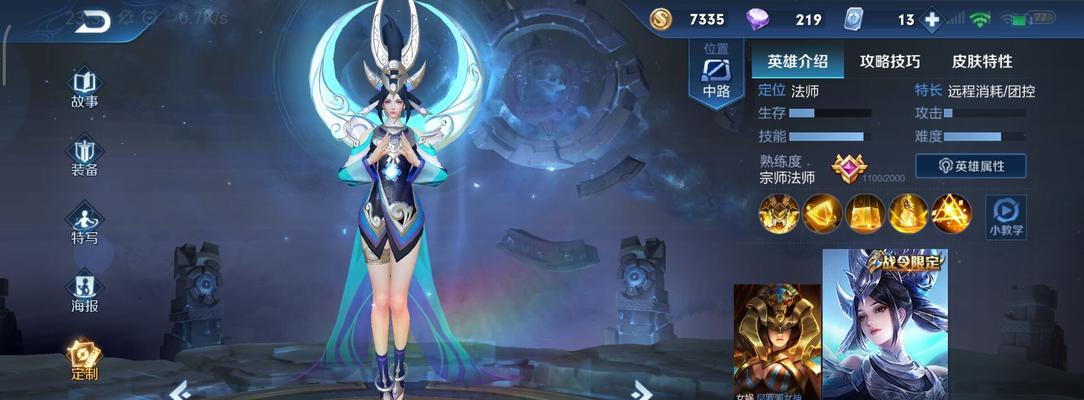Select the 女娲 Nile goddess skin thumbnail
1084x400 pixels.
pyautogui.click(x=777, y=340)
